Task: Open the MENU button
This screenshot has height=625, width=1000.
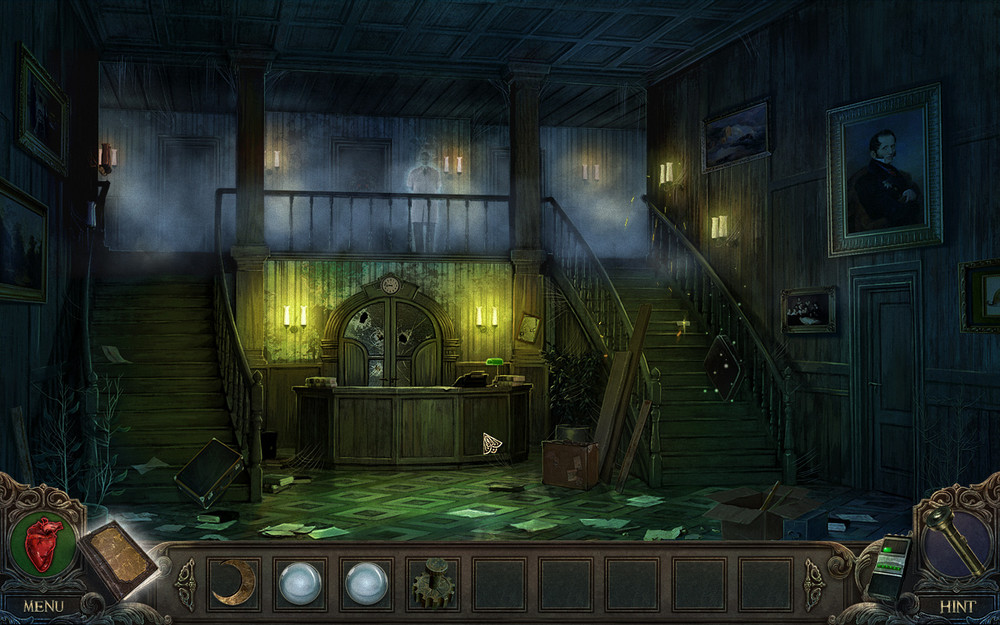Action: (x=43, y=605)
